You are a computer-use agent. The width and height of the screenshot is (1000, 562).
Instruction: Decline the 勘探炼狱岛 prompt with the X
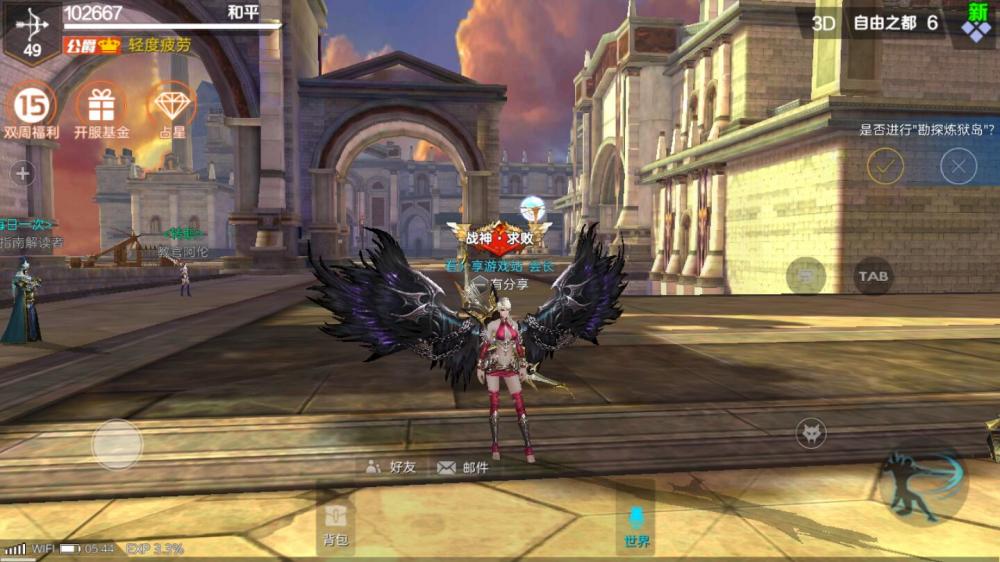click(x=958, y=165)
